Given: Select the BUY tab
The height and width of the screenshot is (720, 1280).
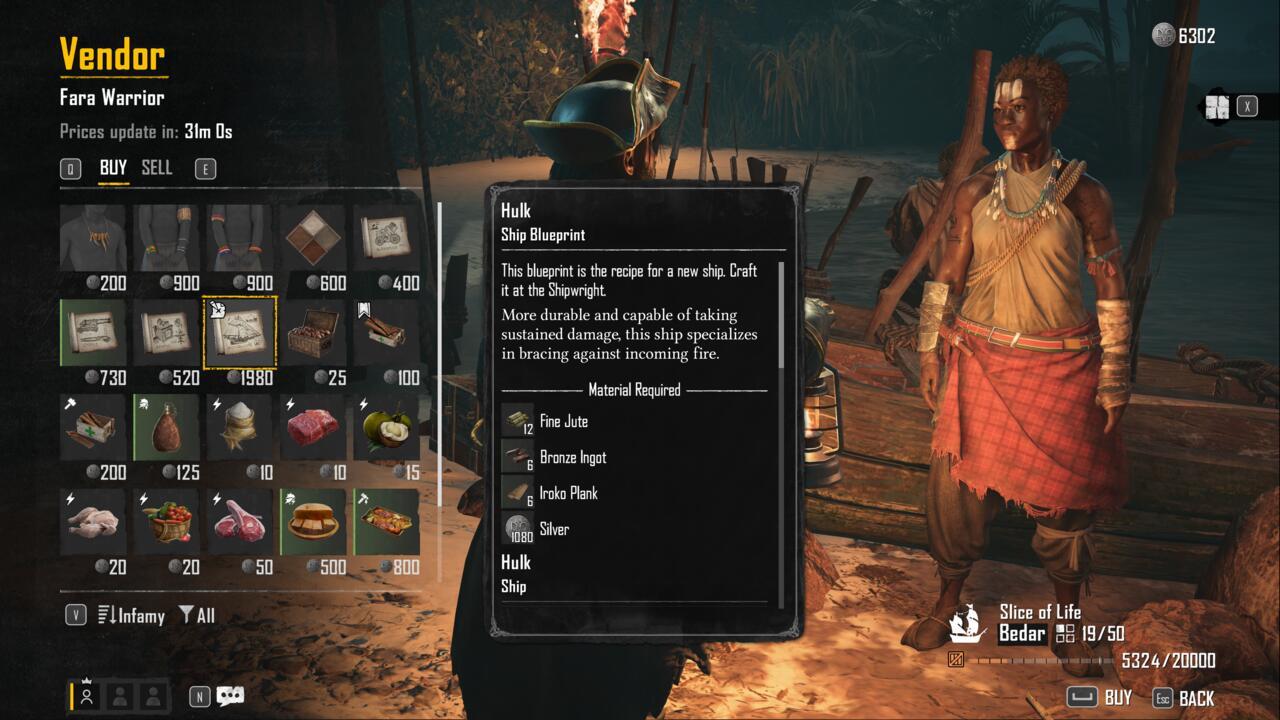Looking at the screenshot, I should click(x=113, y=168).
